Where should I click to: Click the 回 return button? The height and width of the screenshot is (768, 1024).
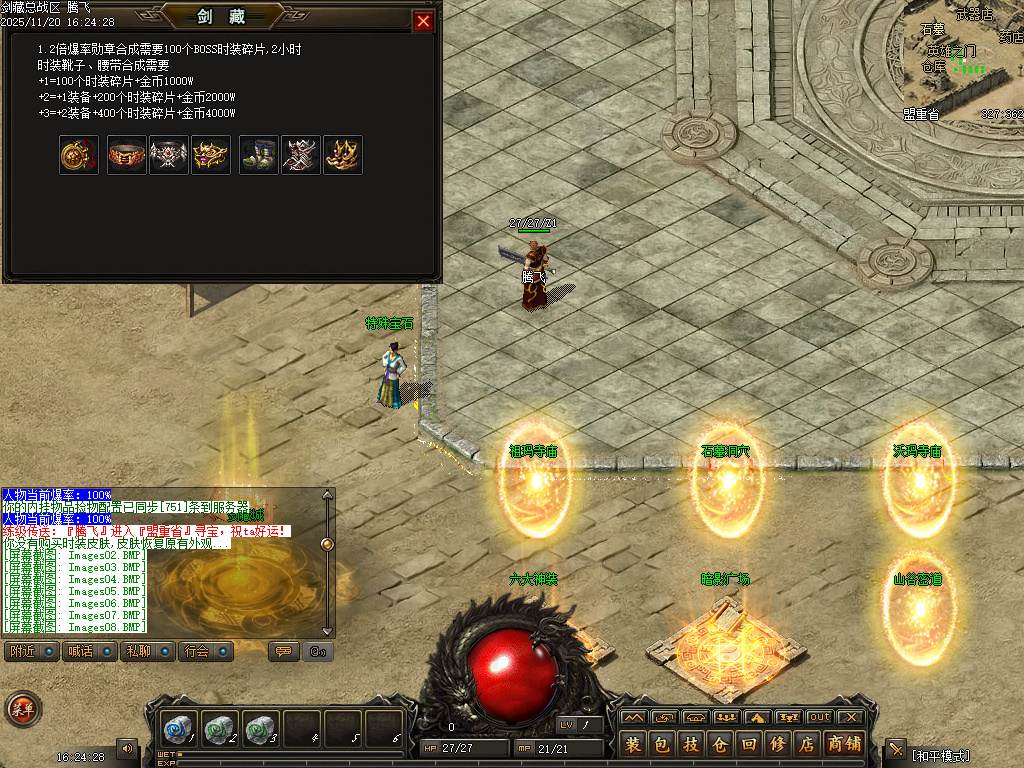click(749, 744)
